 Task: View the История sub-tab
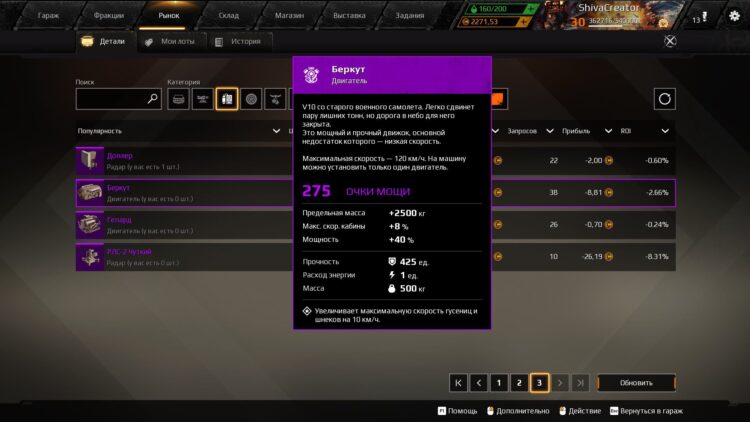(239, 42)
